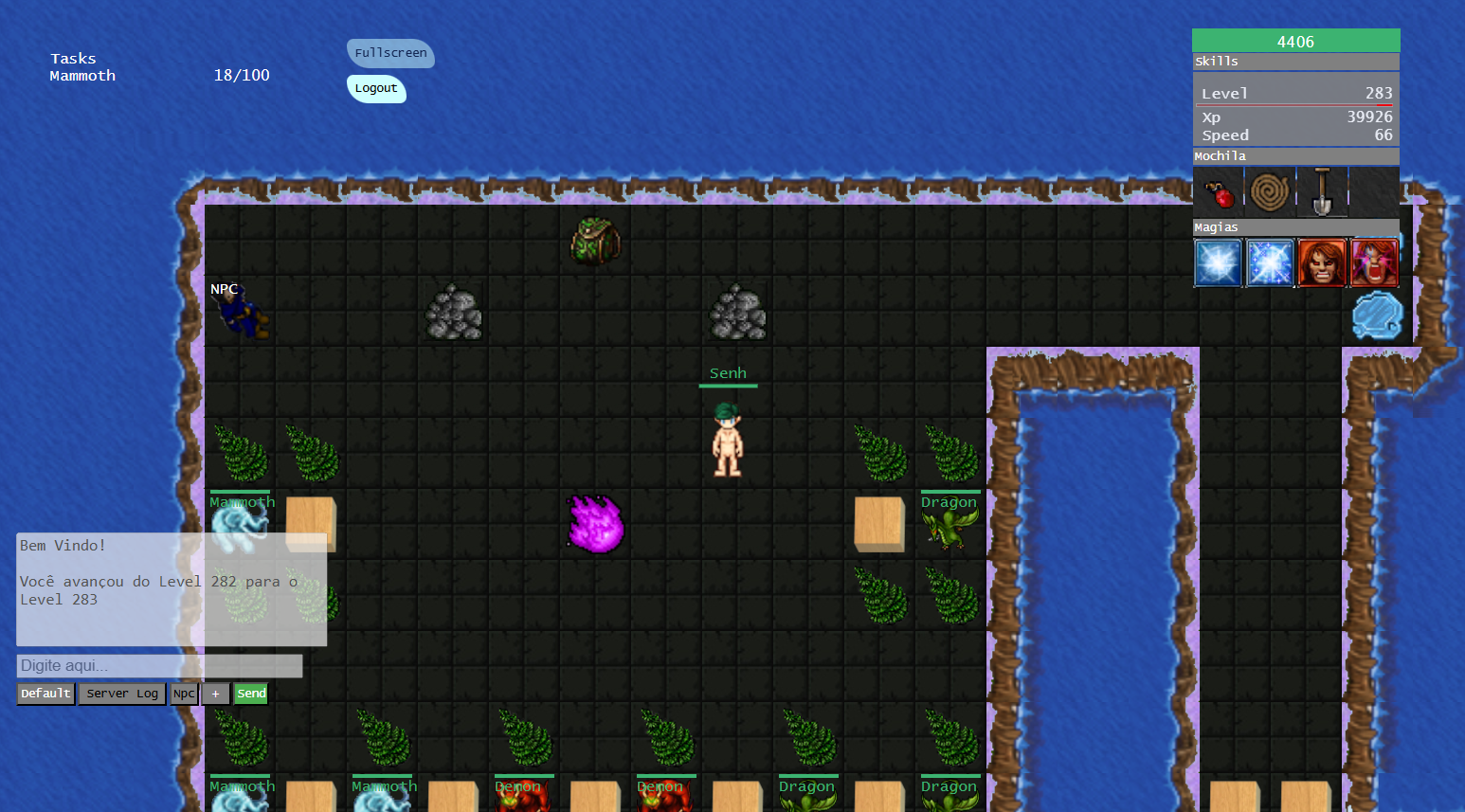1465x812 pixels.
Task: Add a new chat tab with plus
Action: click(215, 694)
